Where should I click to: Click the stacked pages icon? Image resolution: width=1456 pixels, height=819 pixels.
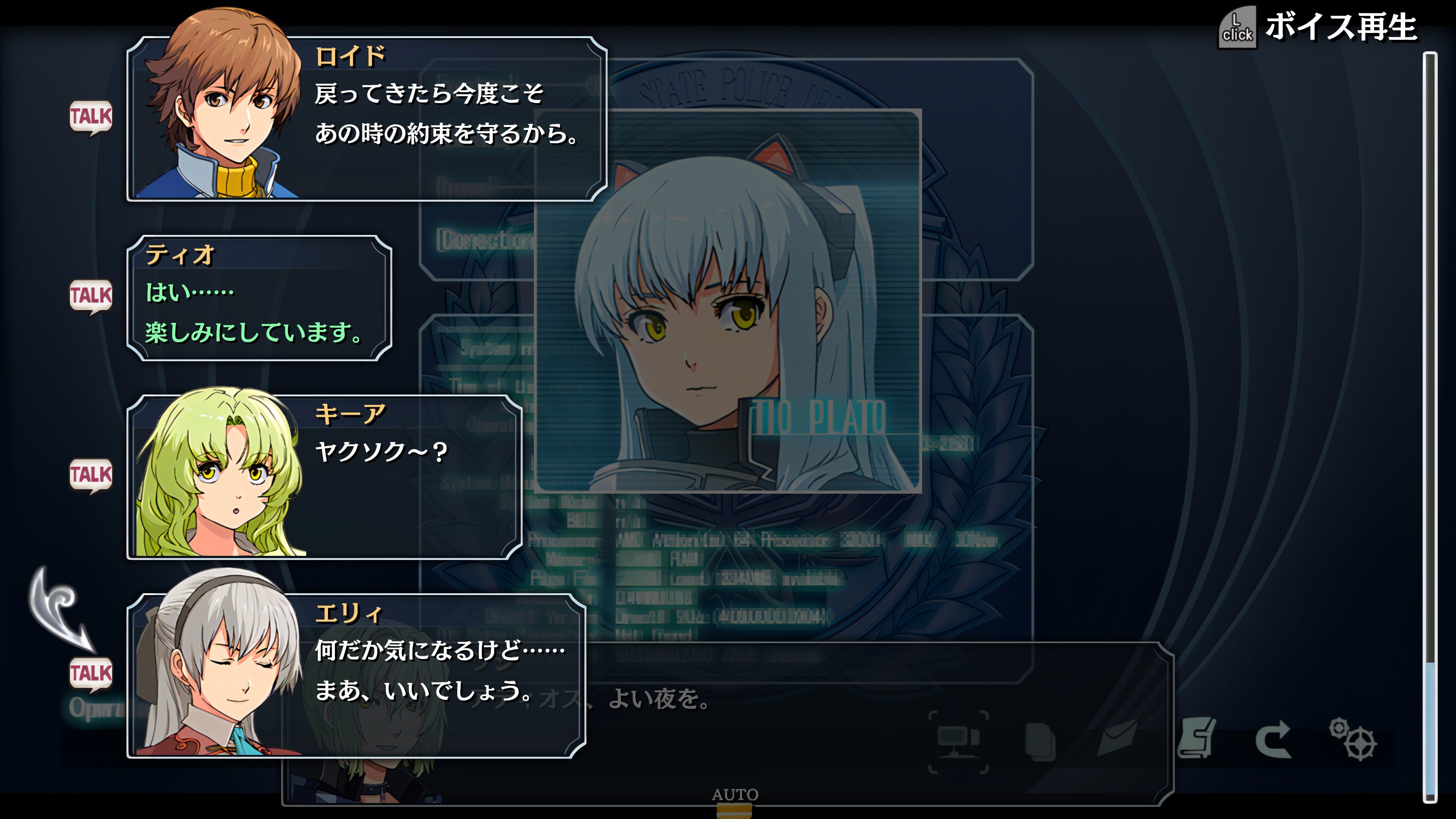pos(1040,741)
